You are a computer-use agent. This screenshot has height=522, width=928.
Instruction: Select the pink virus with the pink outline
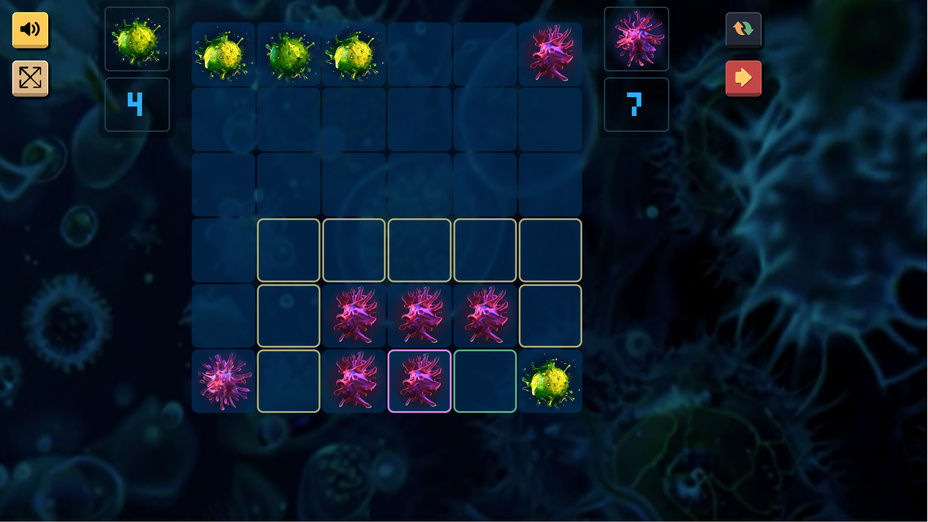[420, 381]
